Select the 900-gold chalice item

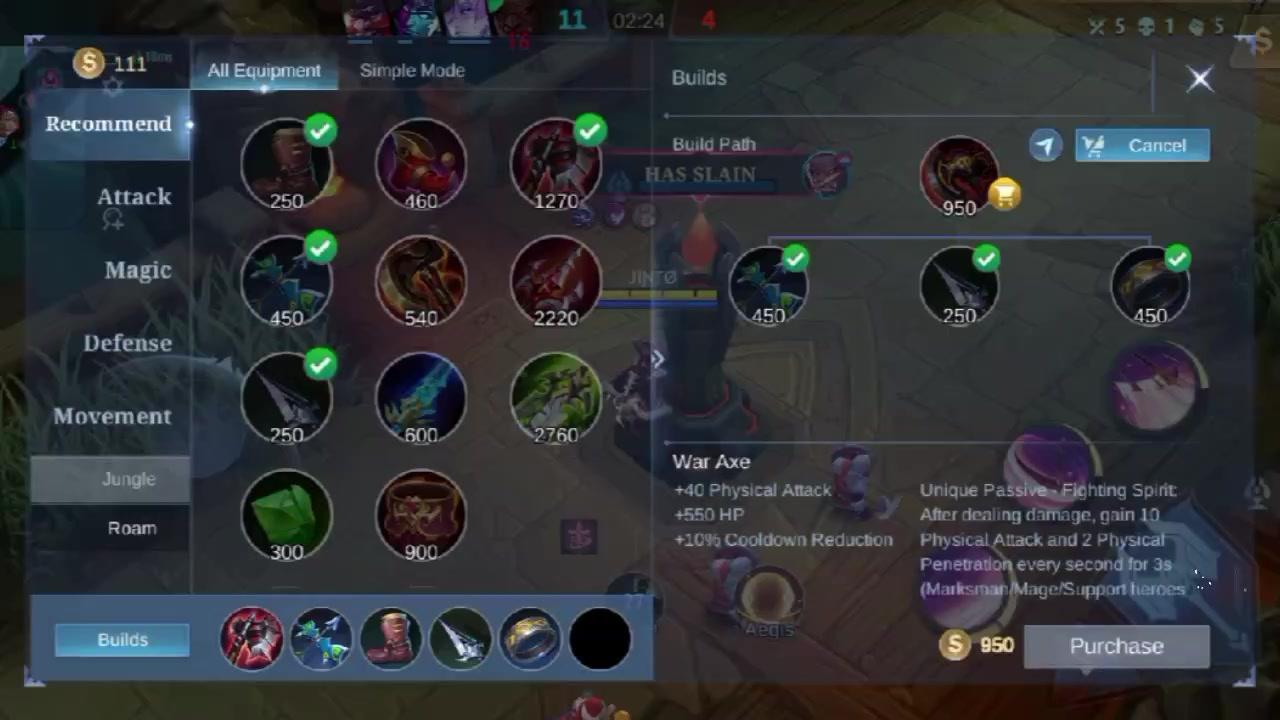pyautogui.click(x=421, y=515)
